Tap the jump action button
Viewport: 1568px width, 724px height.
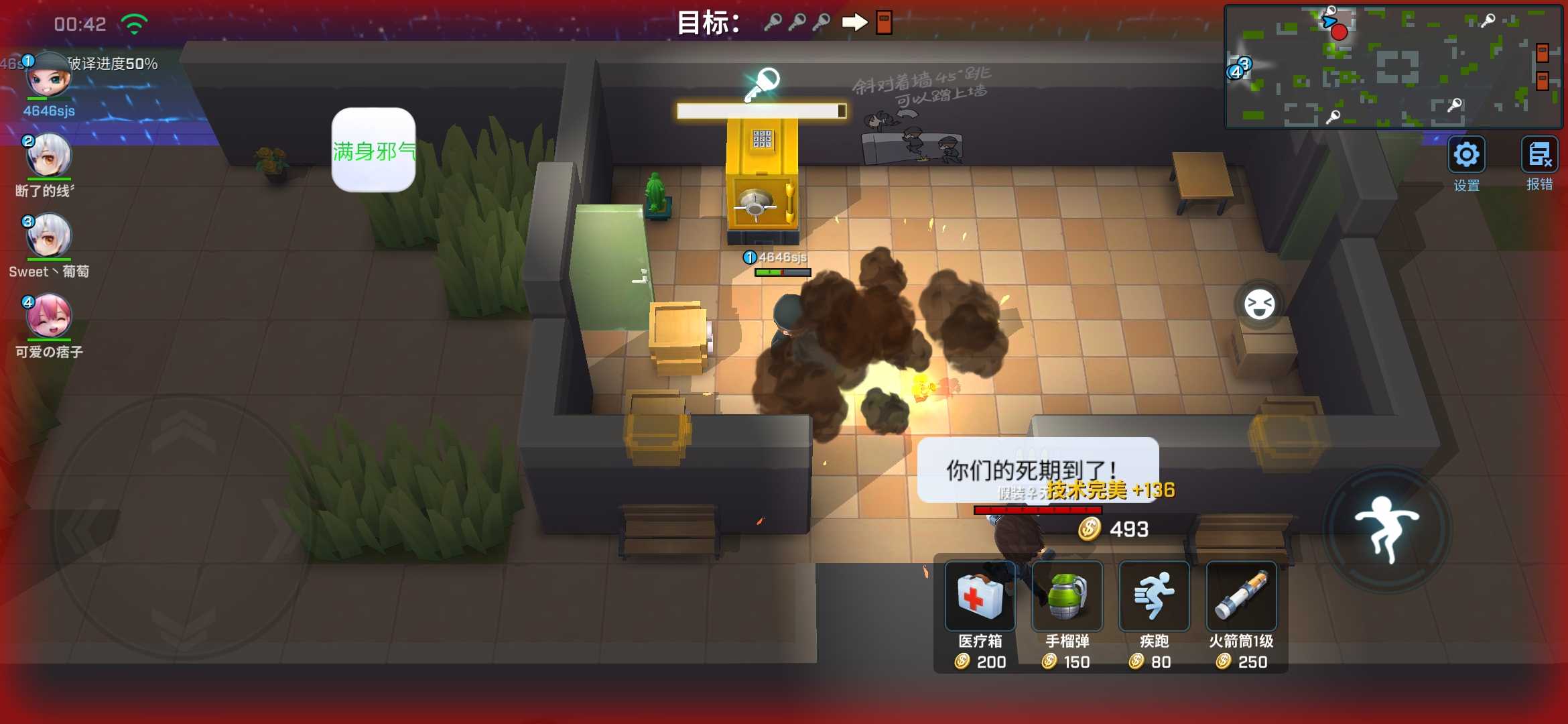[x=1387, y=528]
